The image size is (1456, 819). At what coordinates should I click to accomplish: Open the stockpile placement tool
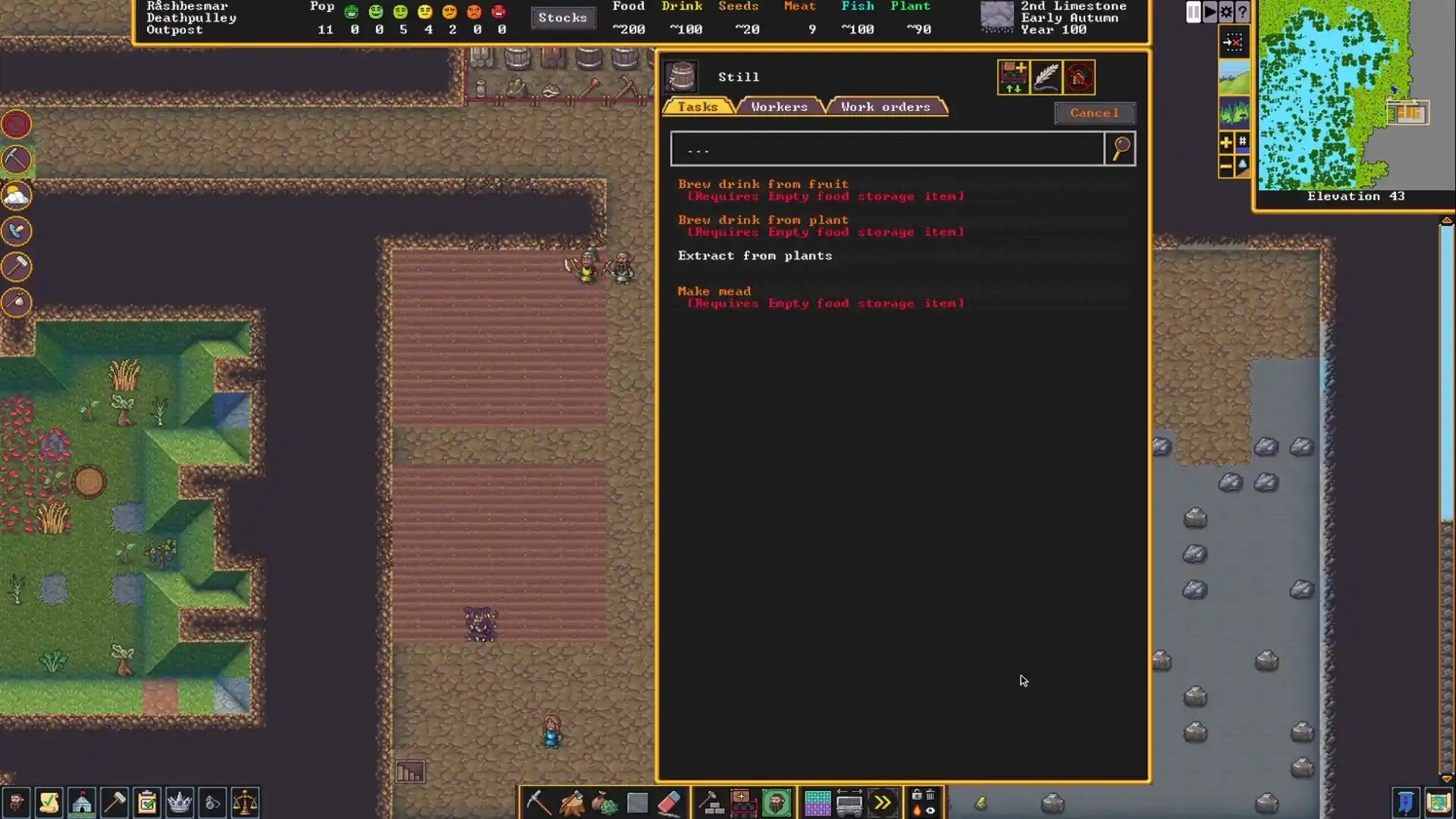click(x=637, y=802)
